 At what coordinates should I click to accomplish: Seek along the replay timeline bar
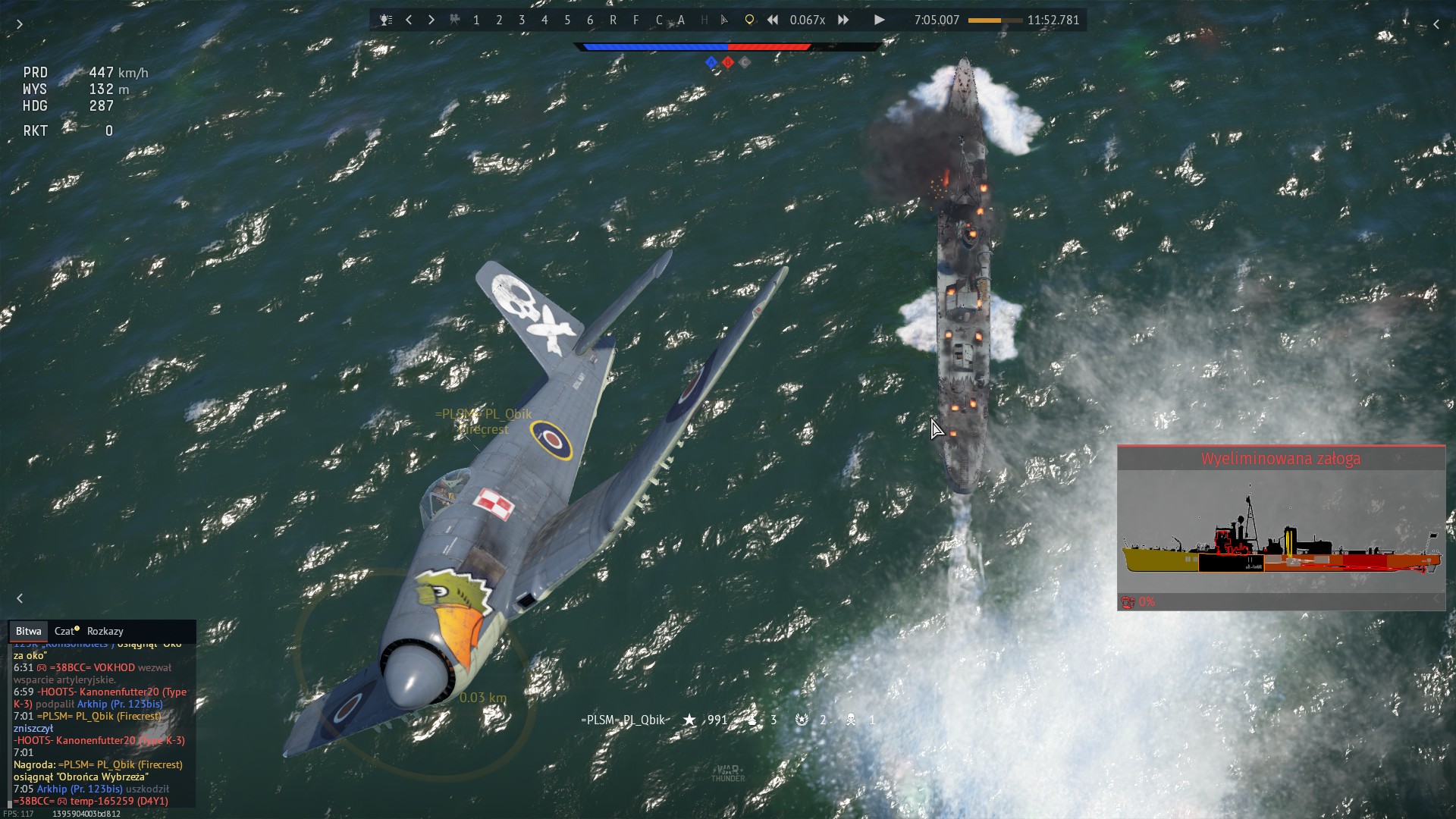pos(995,20)
